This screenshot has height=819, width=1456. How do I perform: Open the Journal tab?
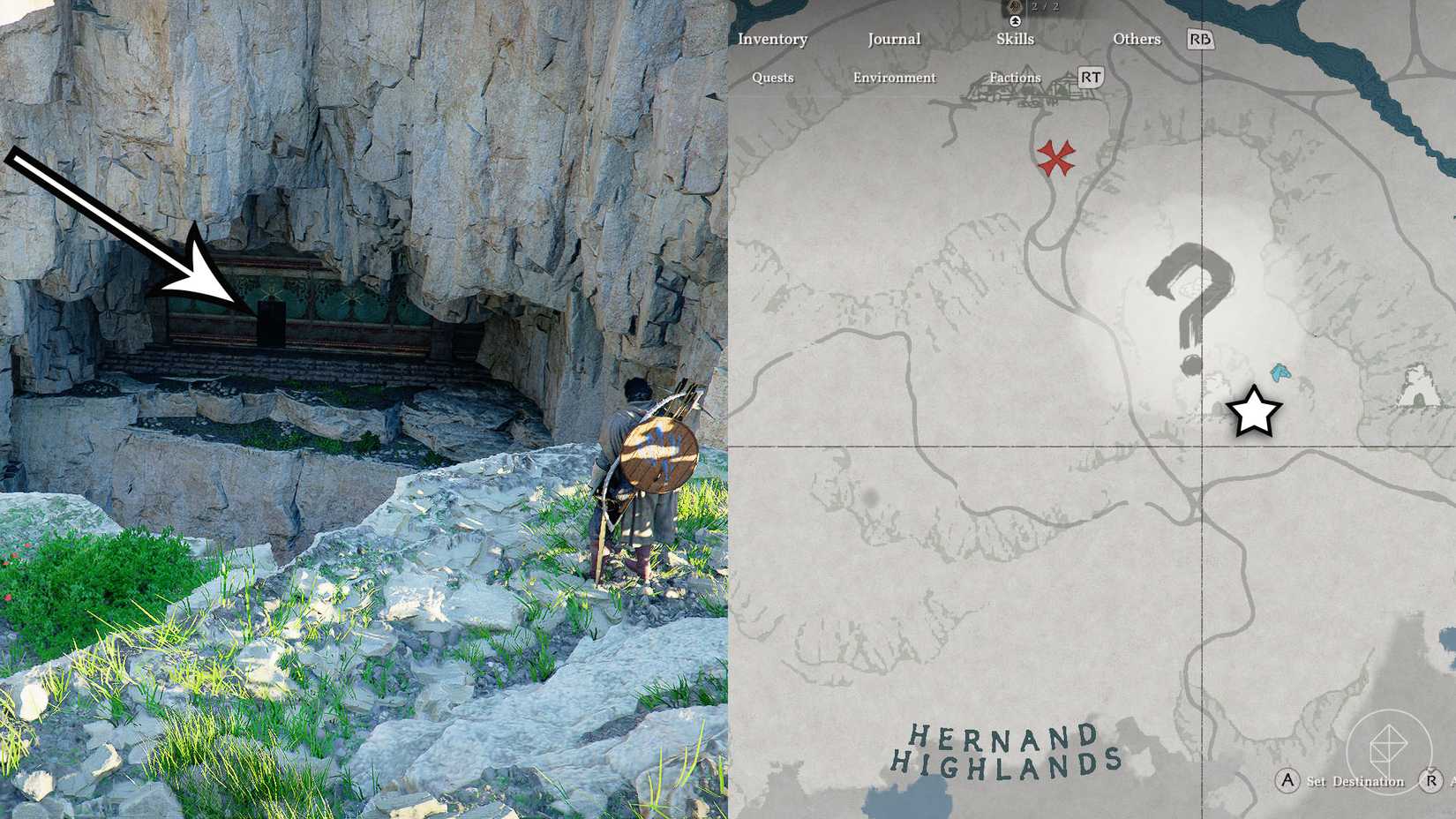click(x=894, y=39)
